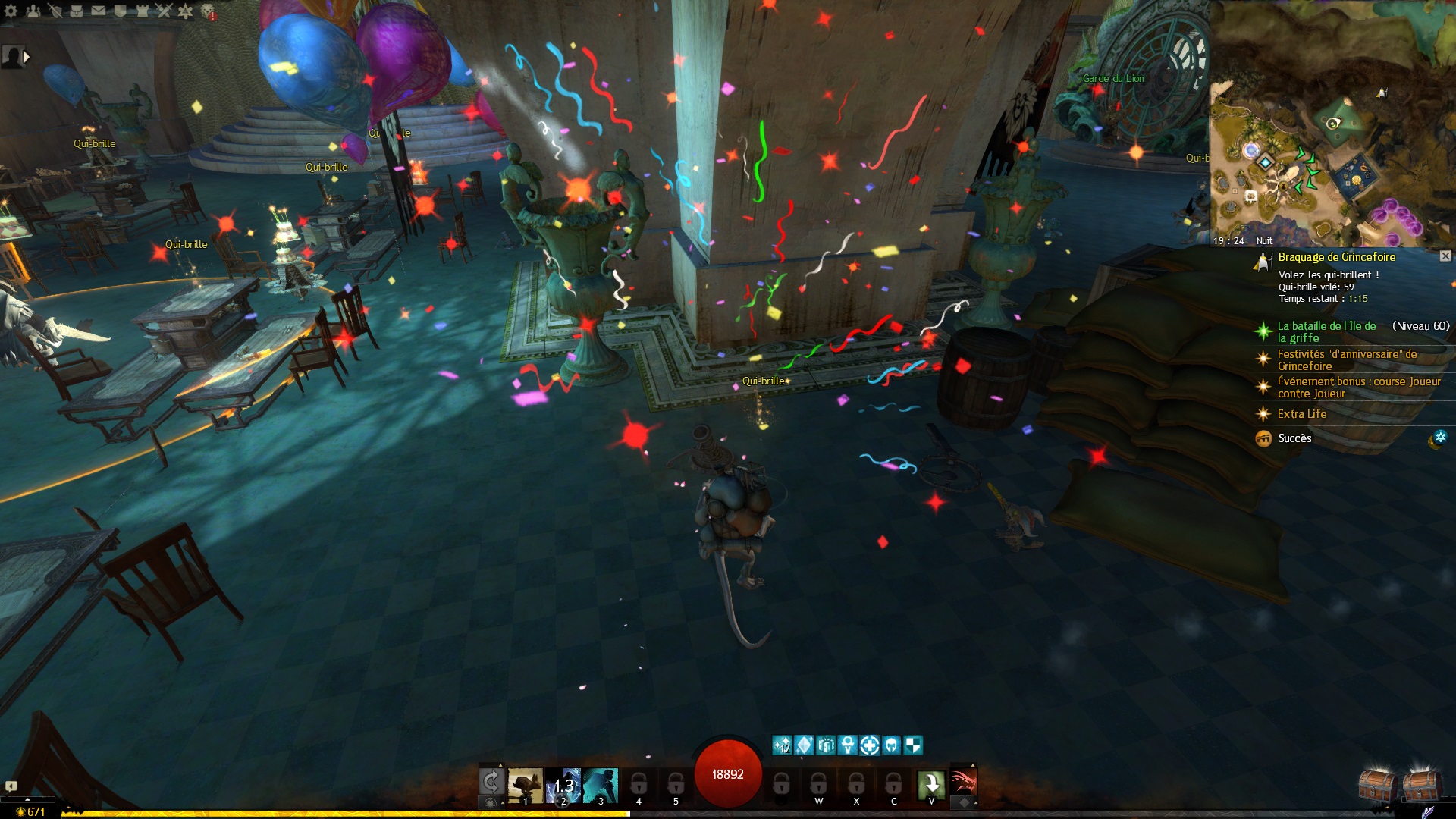Close the Braquage de Grincefoire tracker

tap(1445, 256)
